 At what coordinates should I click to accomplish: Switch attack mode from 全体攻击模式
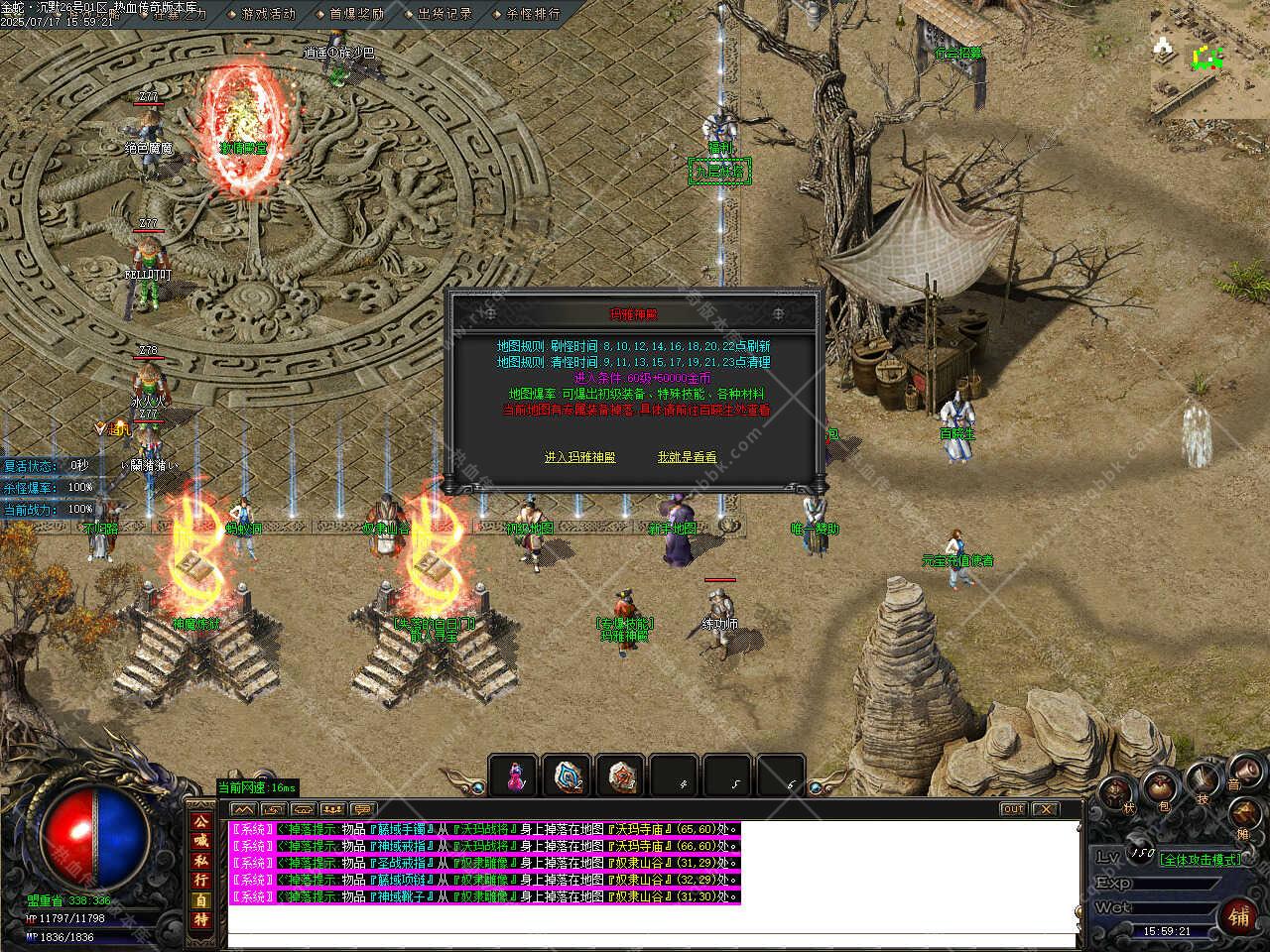(1201, 860)
